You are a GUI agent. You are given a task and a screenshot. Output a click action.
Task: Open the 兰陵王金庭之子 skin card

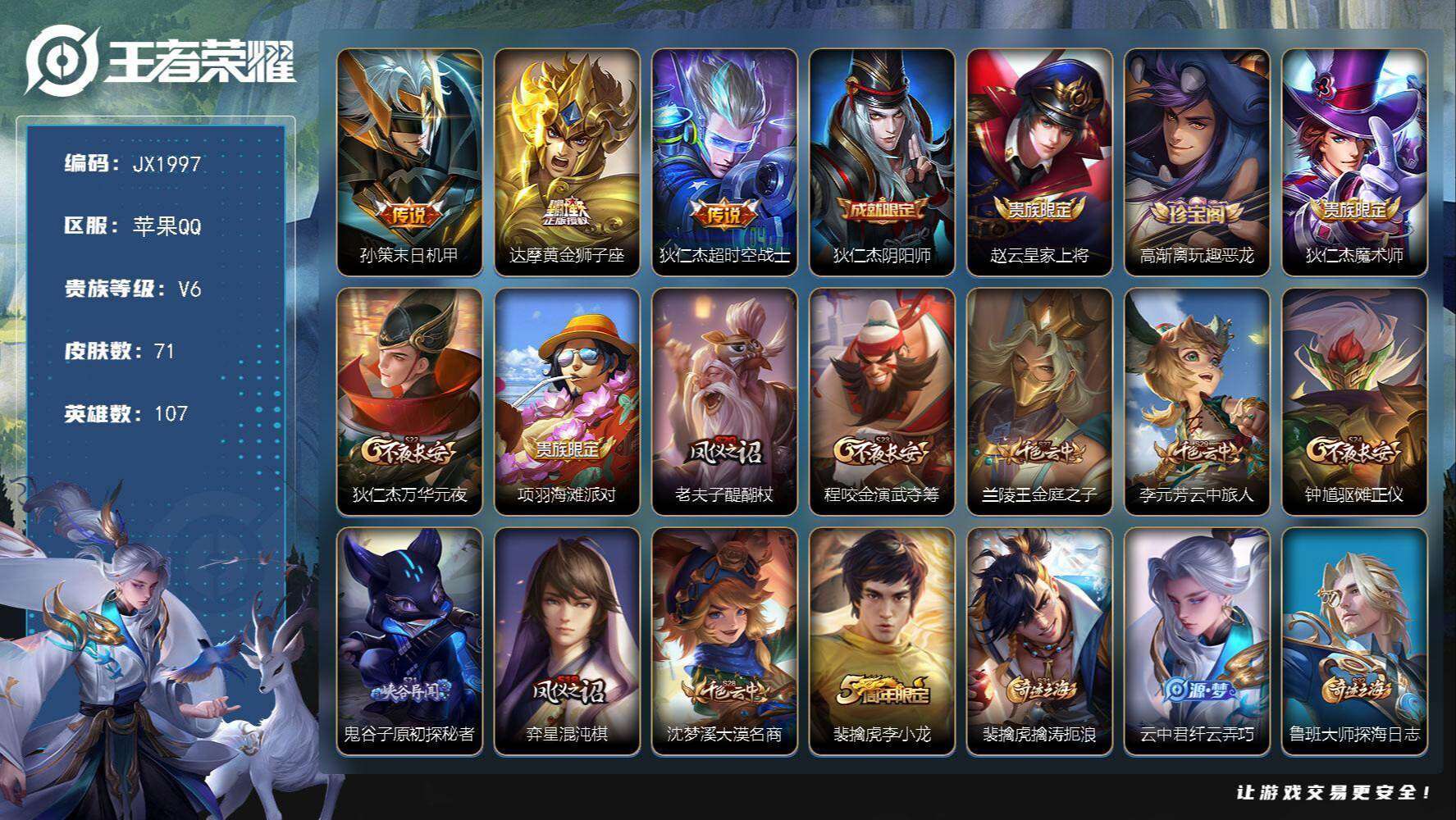click(x=1039, y=401)
